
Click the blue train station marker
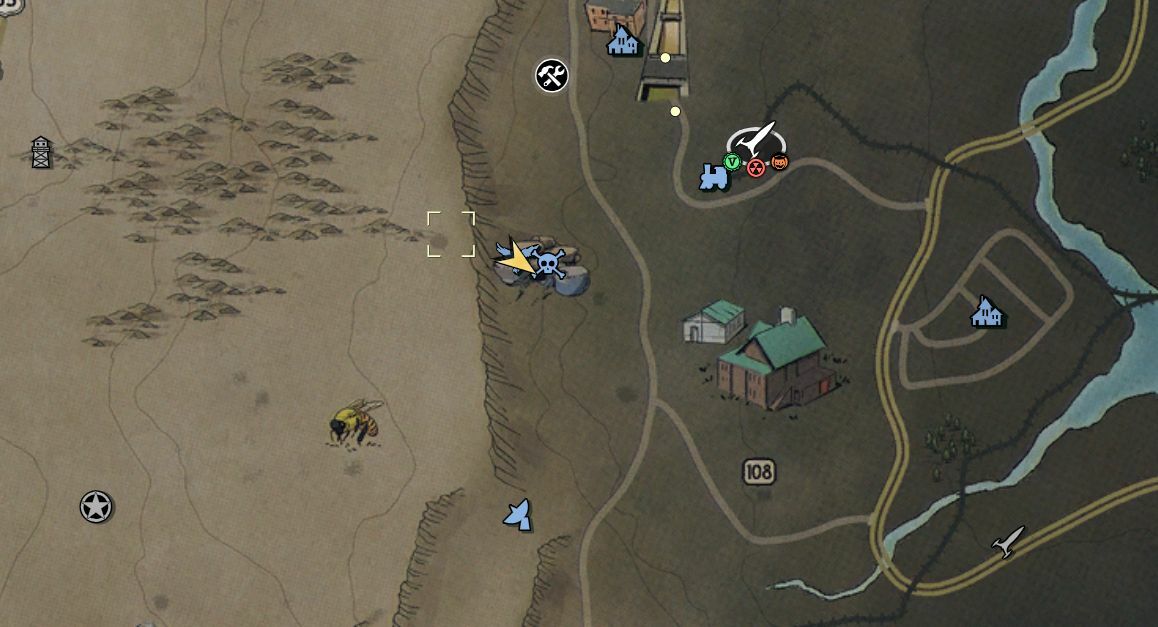coord(713,177)
